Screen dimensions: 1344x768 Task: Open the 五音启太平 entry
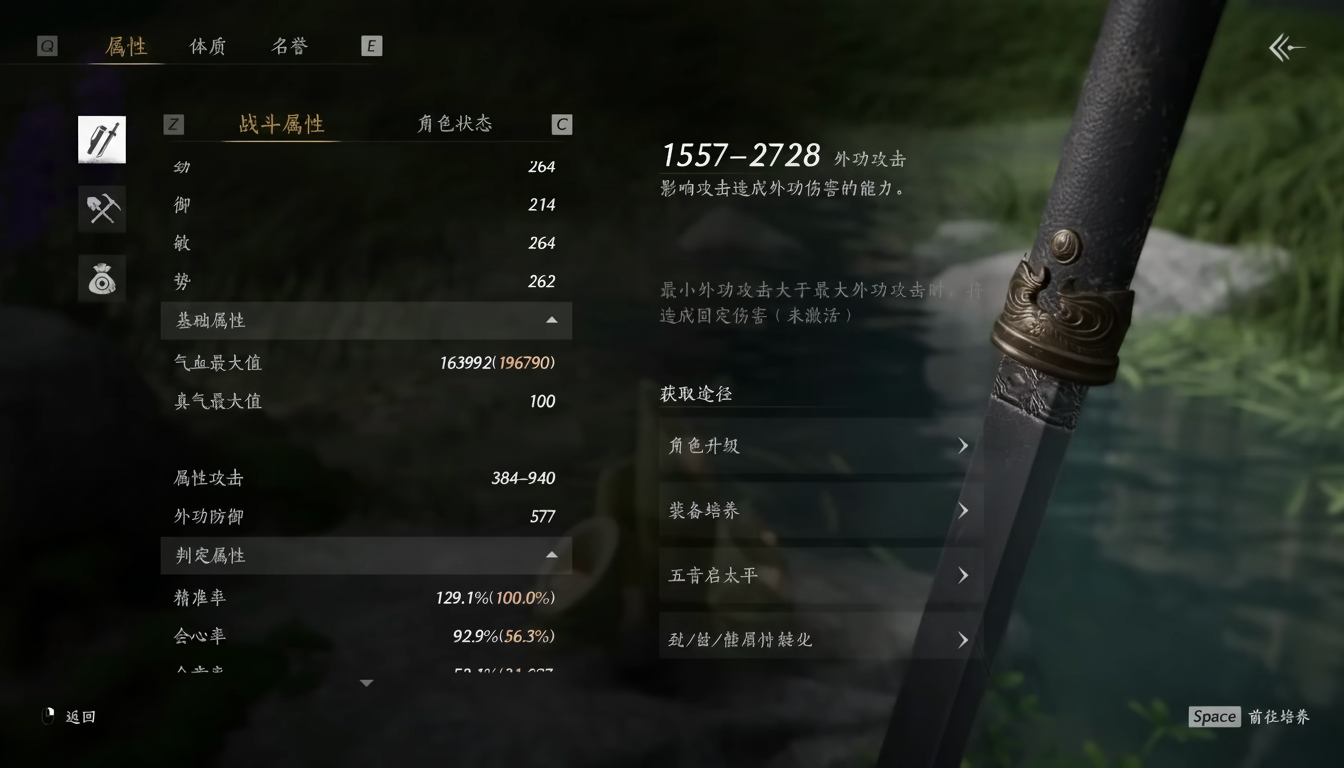pos(820,575)
